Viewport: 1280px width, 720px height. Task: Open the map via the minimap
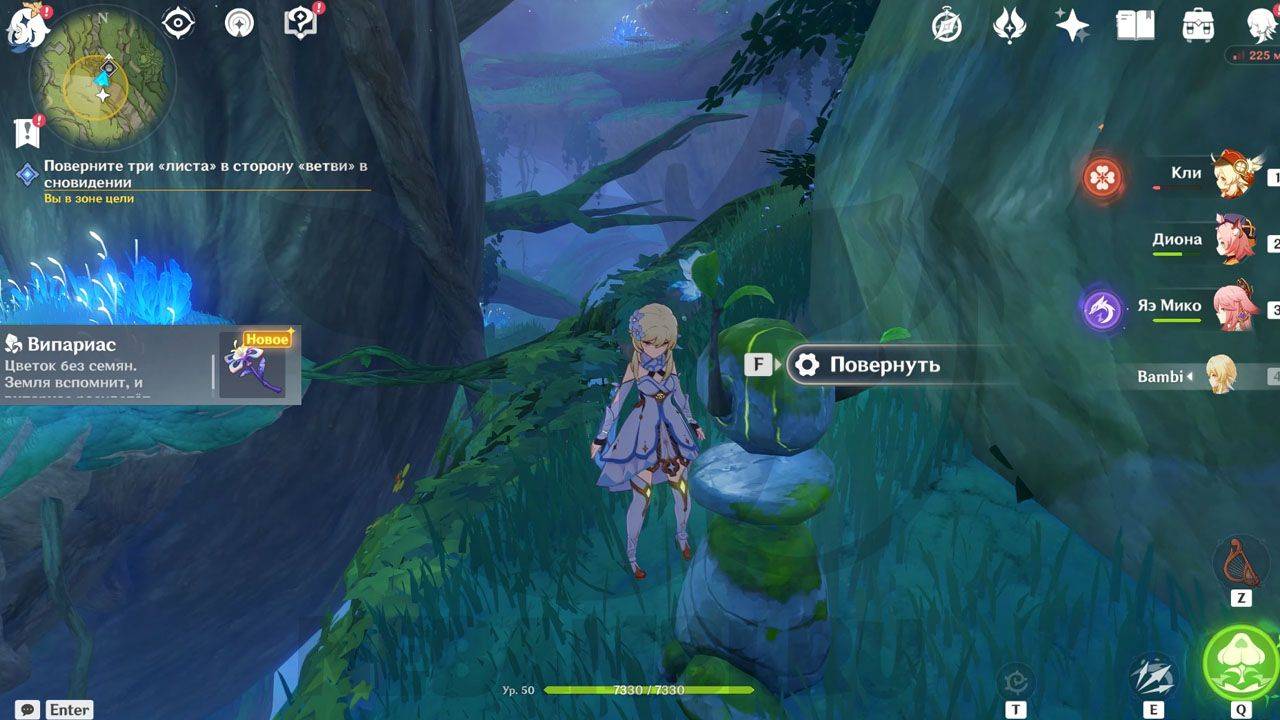tap(102, 78)
